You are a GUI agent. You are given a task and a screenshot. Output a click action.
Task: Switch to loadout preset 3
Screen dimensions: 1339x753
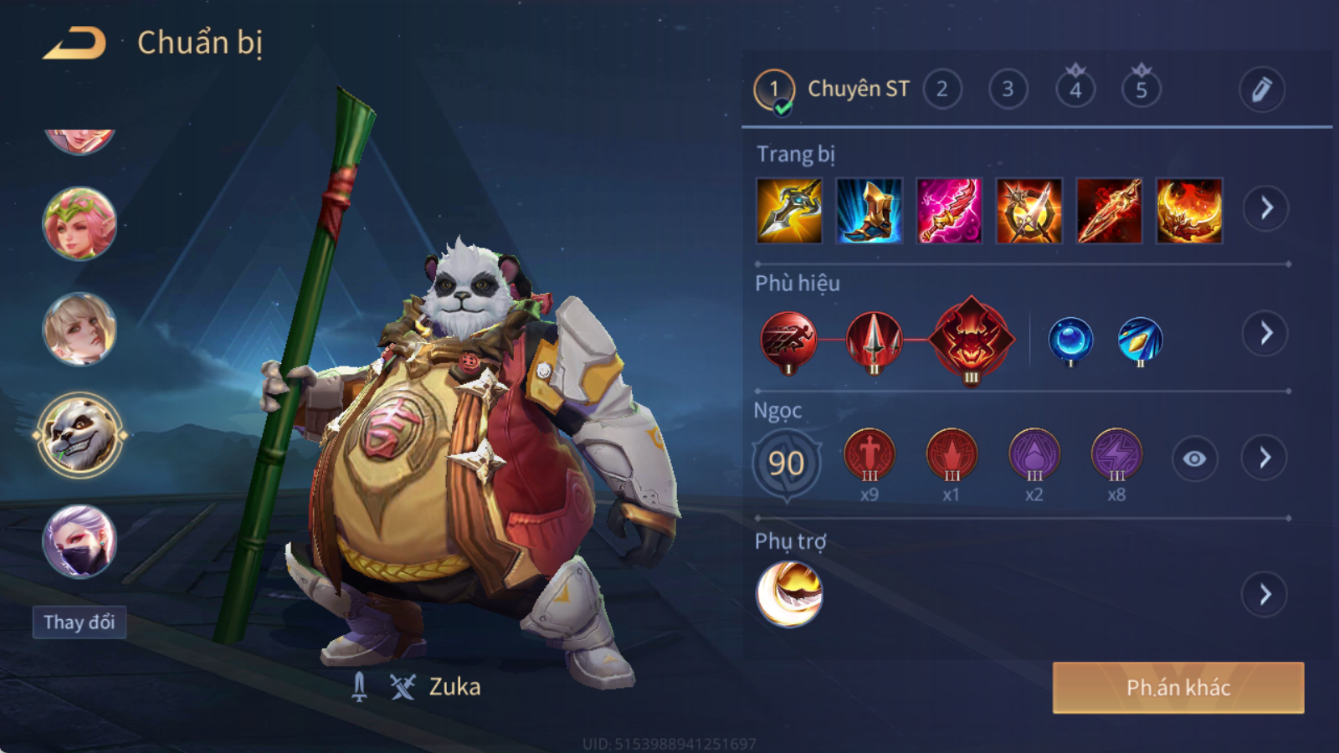point(1008,89)
